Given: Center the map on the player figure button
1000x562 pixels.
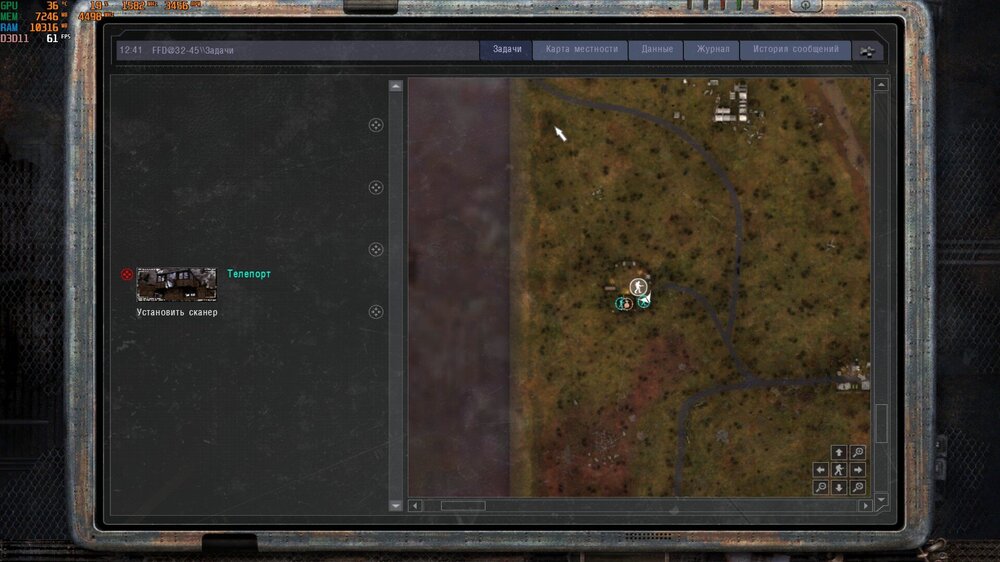Looking at the screenshot, I should point(839,470).
